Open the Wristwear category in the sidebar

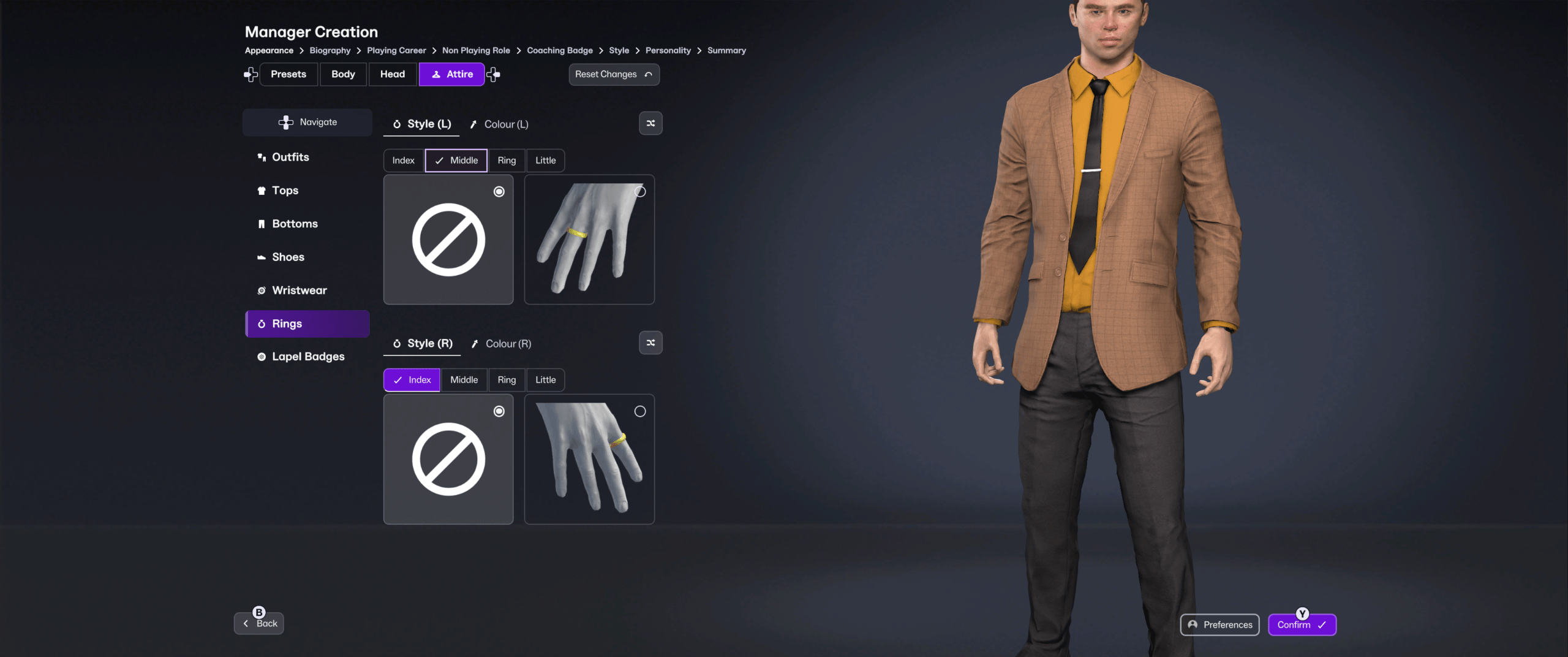click(300, 290)
